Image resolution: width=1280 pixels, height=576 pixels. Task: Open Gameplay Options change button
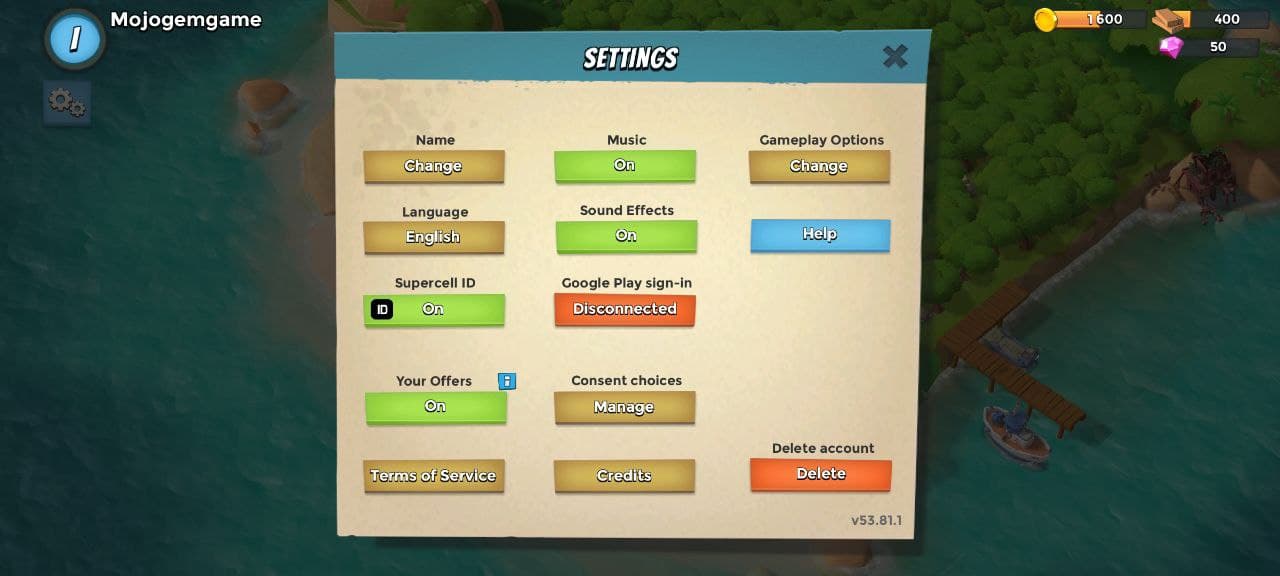pyautogui.click(x=819, y=166)
